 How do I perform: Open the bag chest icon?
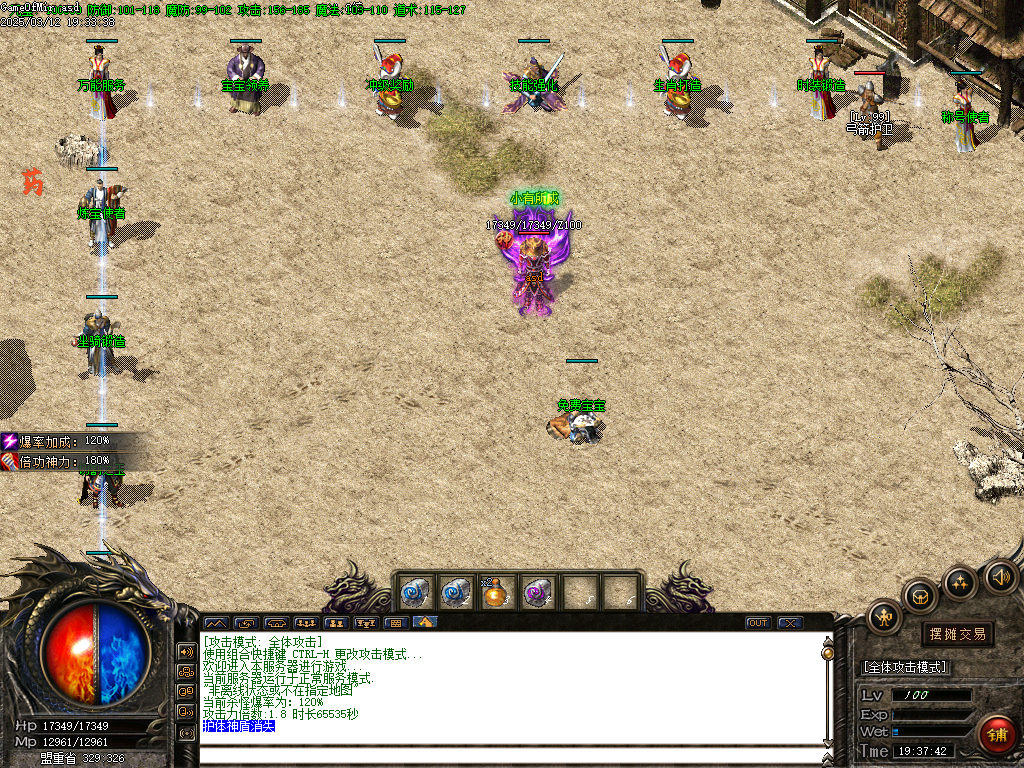920,597
